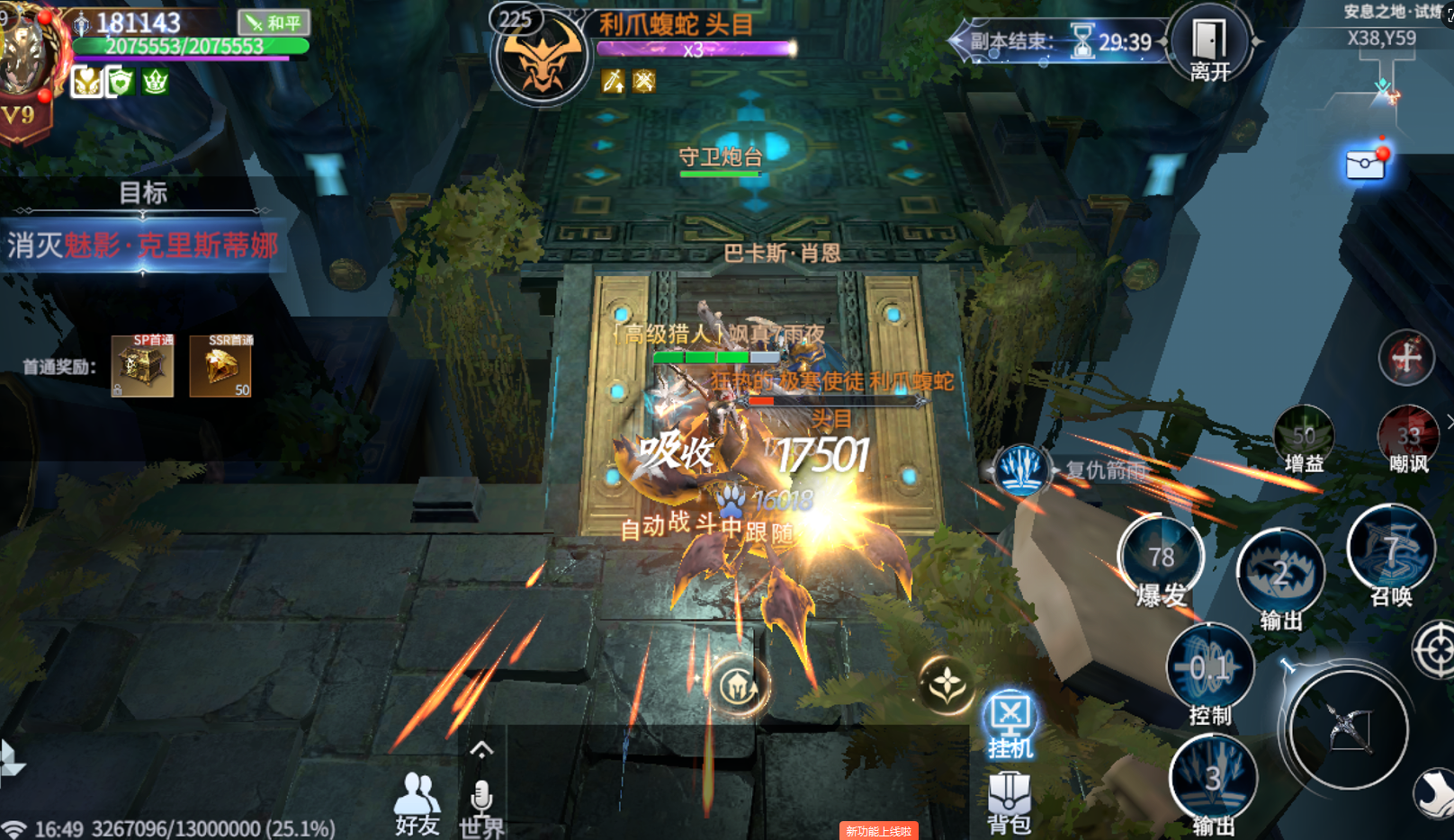The height and width of the screenshot is (840, 1454).
Task: Open the 世界 voice chat channel
Action: 481,806
